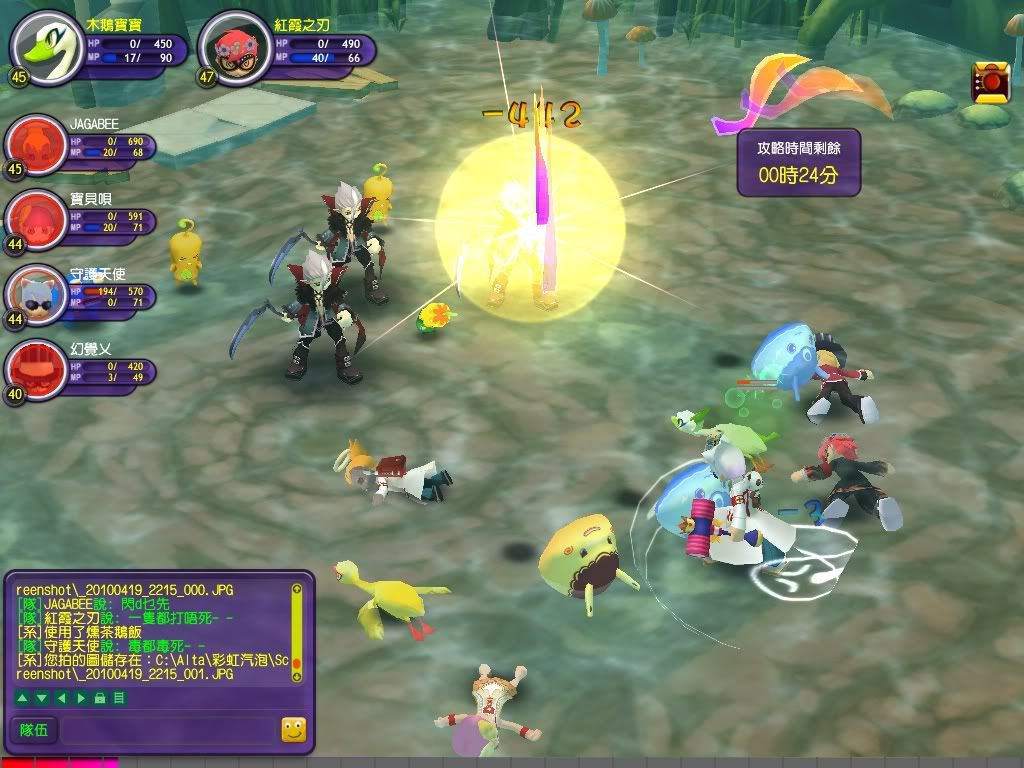1024x768 pixels.
Task: Choose party member 寶貝唄's portrait
Action: click(x=36, y=217)
